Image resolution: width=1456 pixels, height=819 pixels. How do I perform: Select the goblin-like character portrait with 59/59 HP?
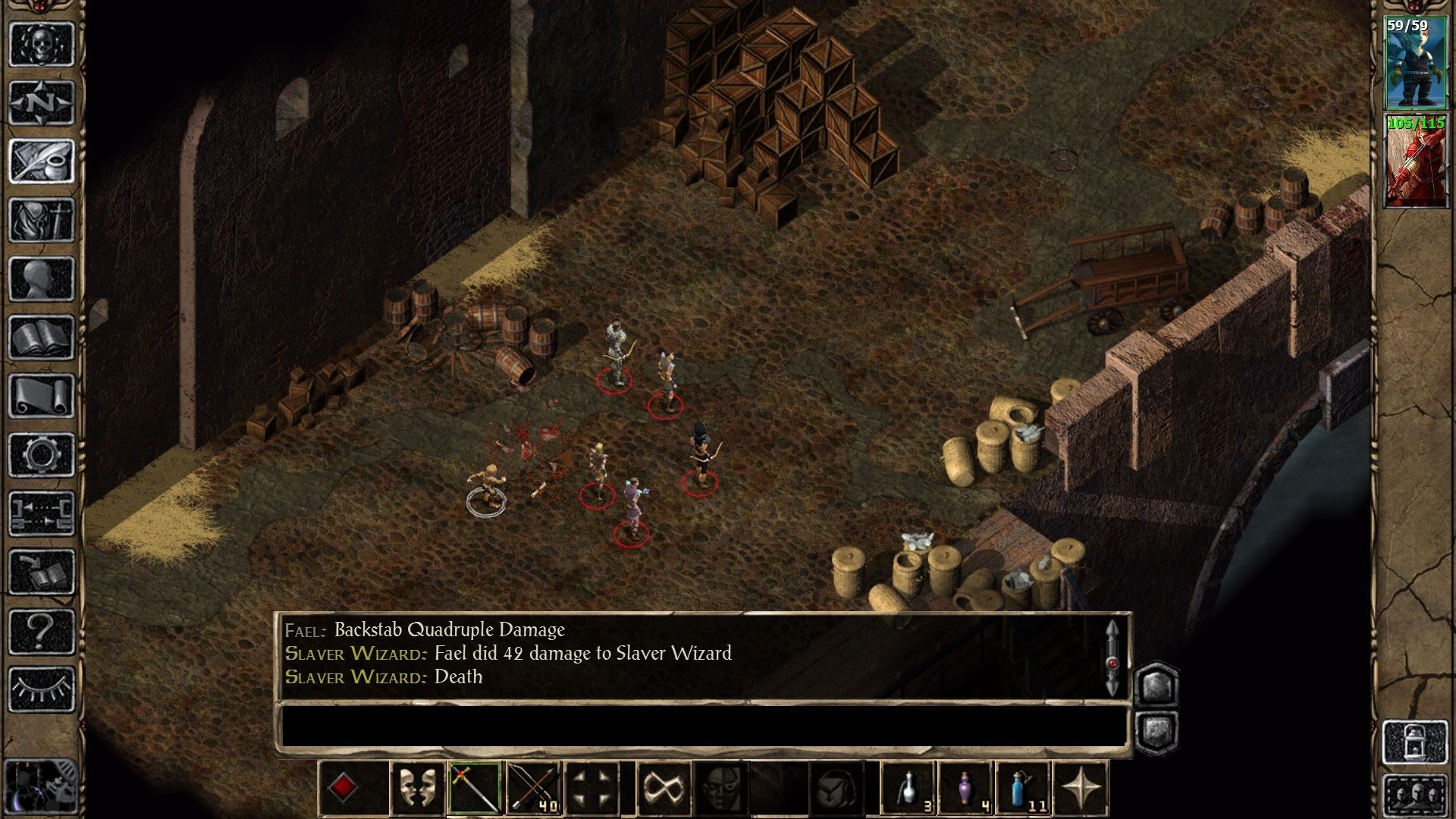tap(1414, 64)
